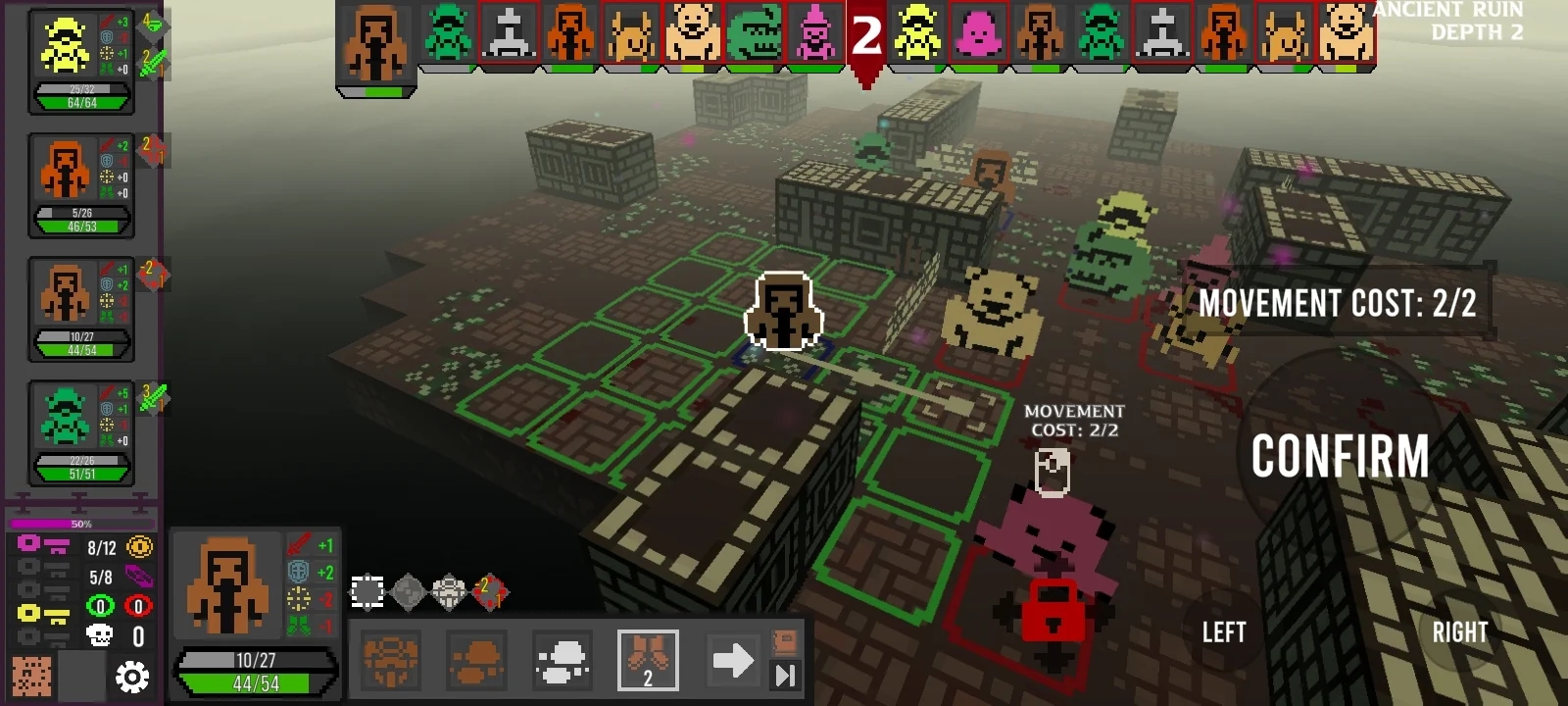Select the brown hooded party member card
The width and height of the screenshot is (1568, 706).
[80, 309]
